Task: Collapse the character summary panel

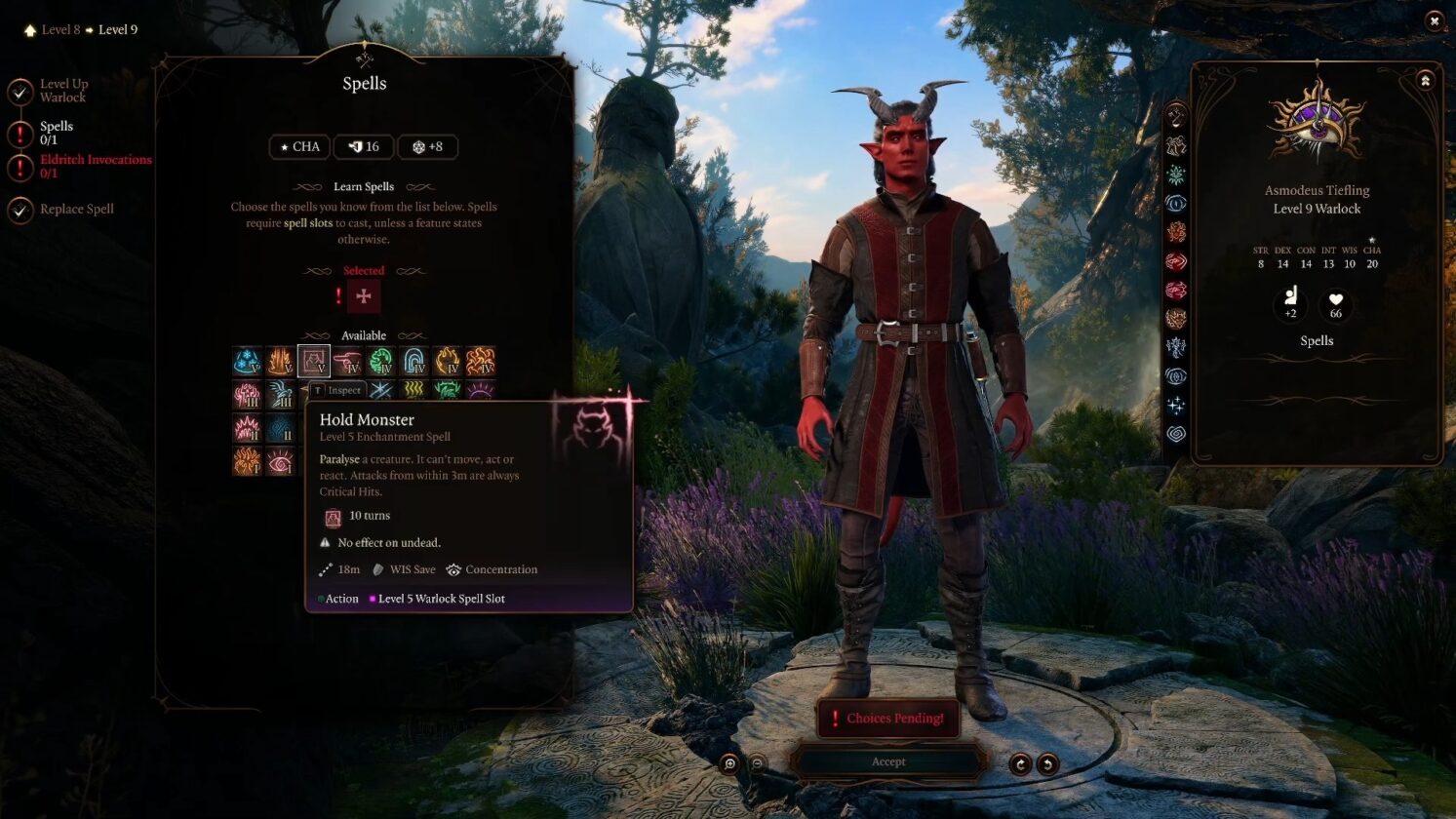Action: (x=1425, y=81)
